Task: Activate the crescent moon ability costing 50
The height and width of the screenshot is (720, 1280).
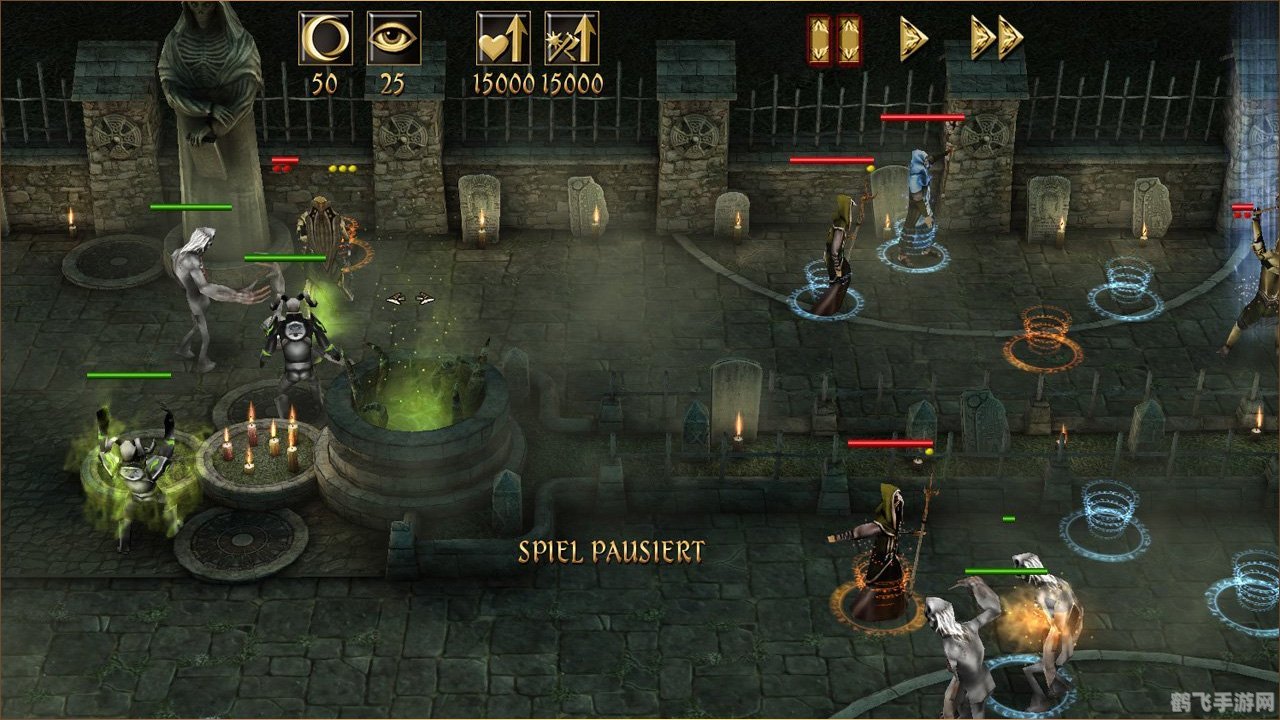Action: pos(326,39)
